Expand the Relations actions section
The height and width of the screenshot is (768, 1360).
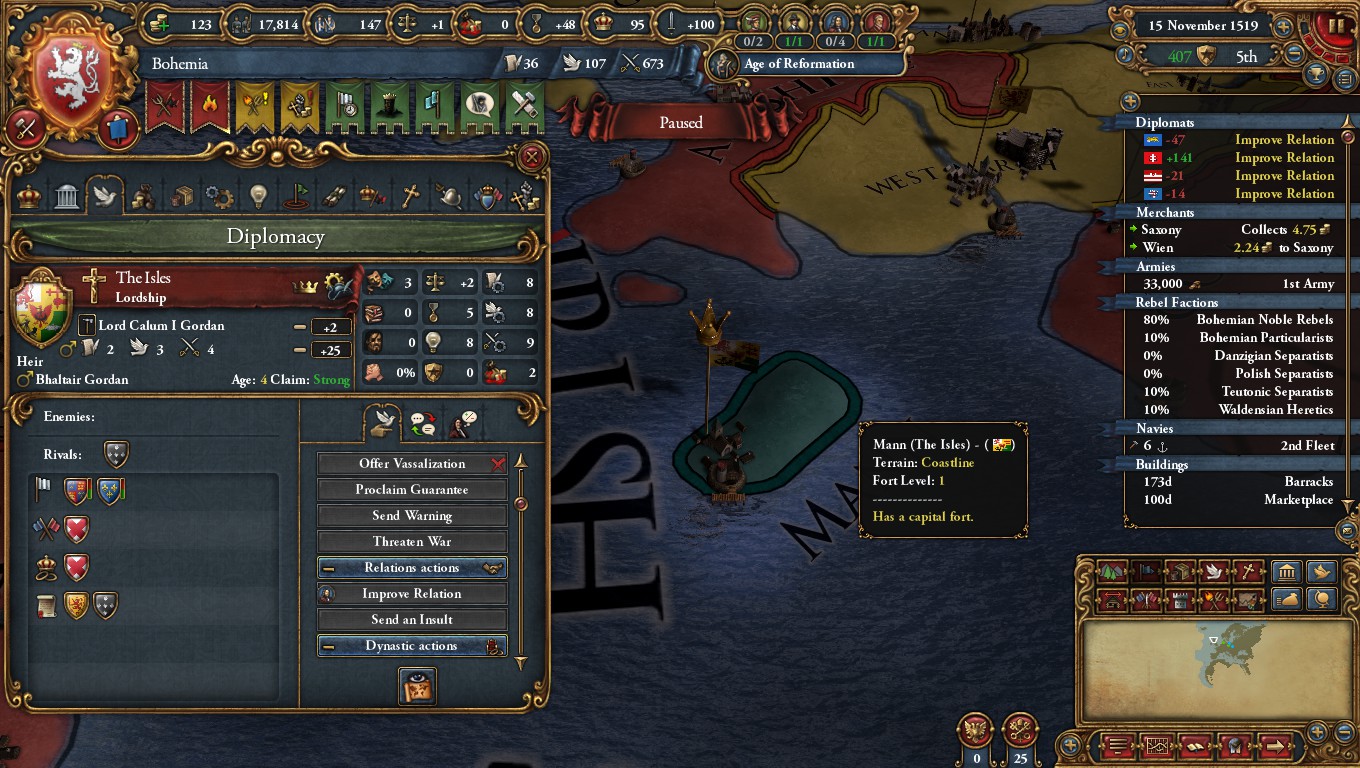pos(412,567)
